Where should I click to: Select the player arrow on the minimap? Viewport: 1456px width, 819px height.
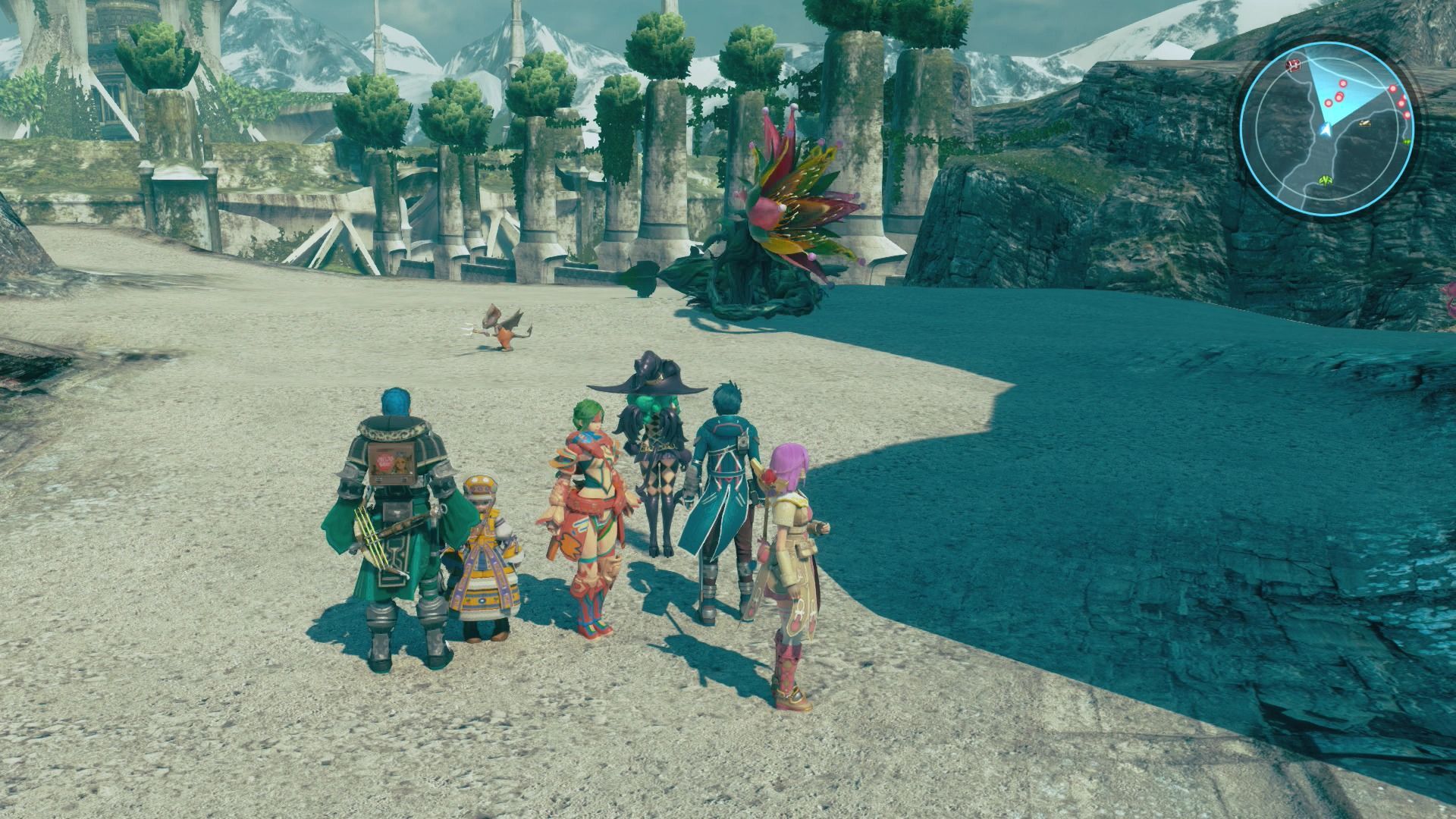[x=1324, y=130]
